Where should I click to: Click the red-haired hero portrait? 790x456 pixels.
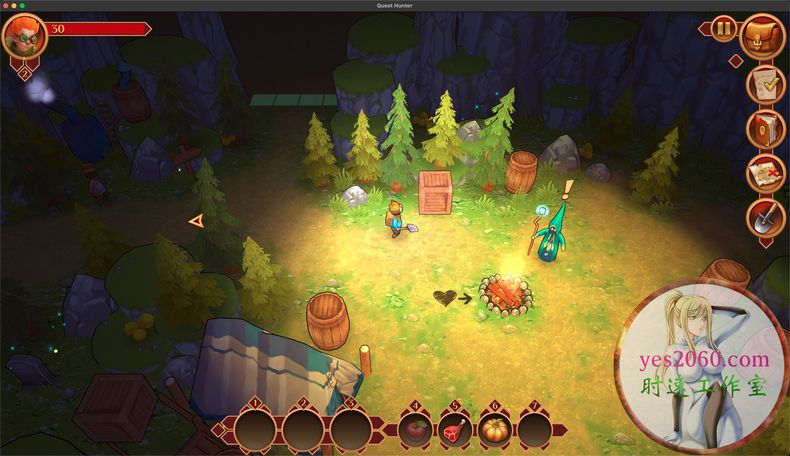[23, 36]
